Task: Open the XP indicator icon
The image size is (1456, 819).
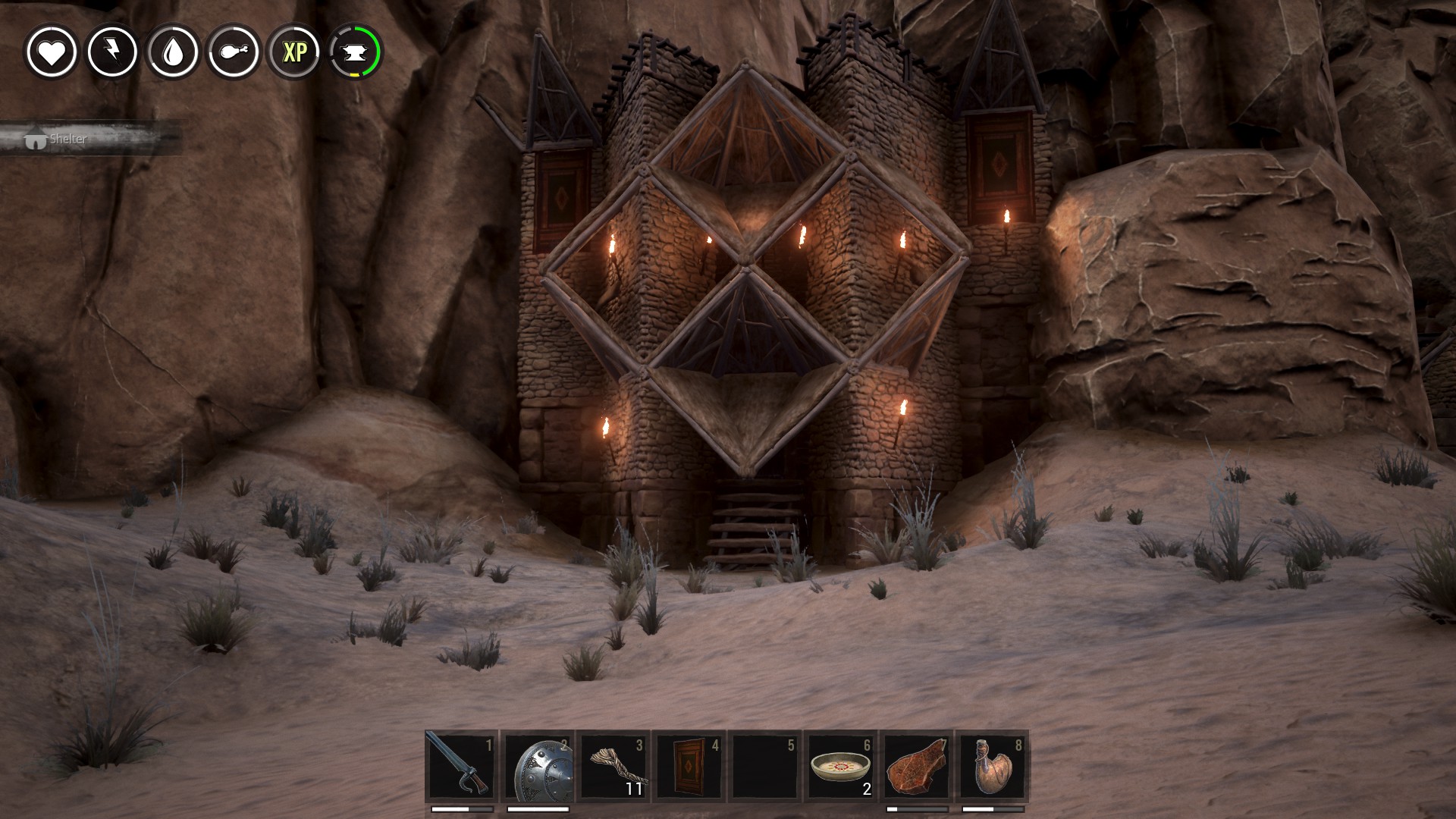Action: (x=295, y=52)
